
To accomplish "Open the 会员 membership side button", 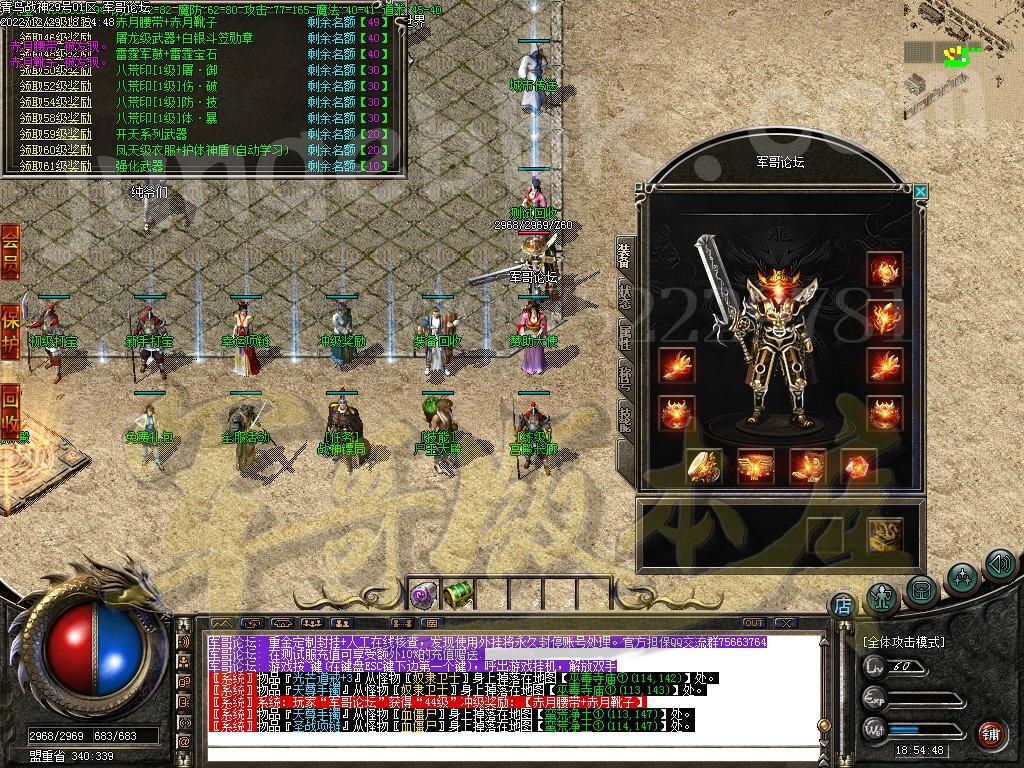I will 10,248.
